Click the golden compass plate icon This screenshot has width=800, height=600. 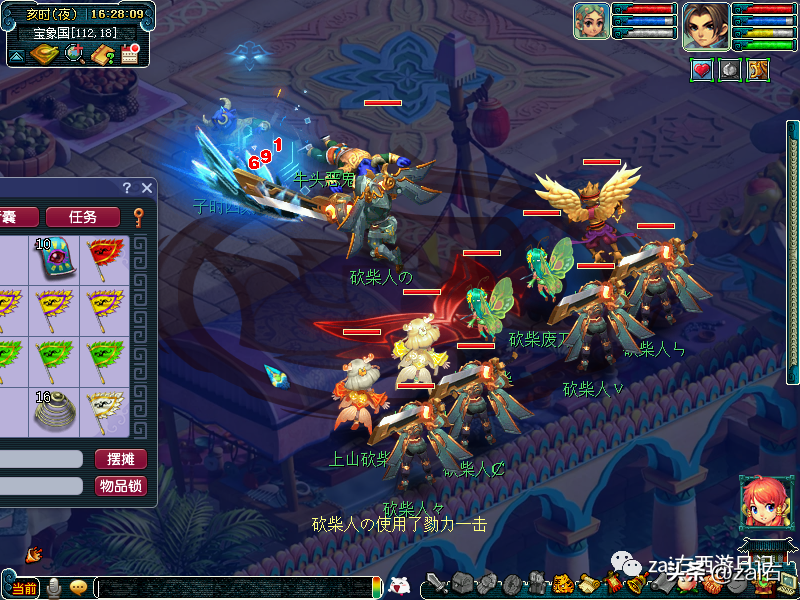pyautogui.click(x=45, y=54)
